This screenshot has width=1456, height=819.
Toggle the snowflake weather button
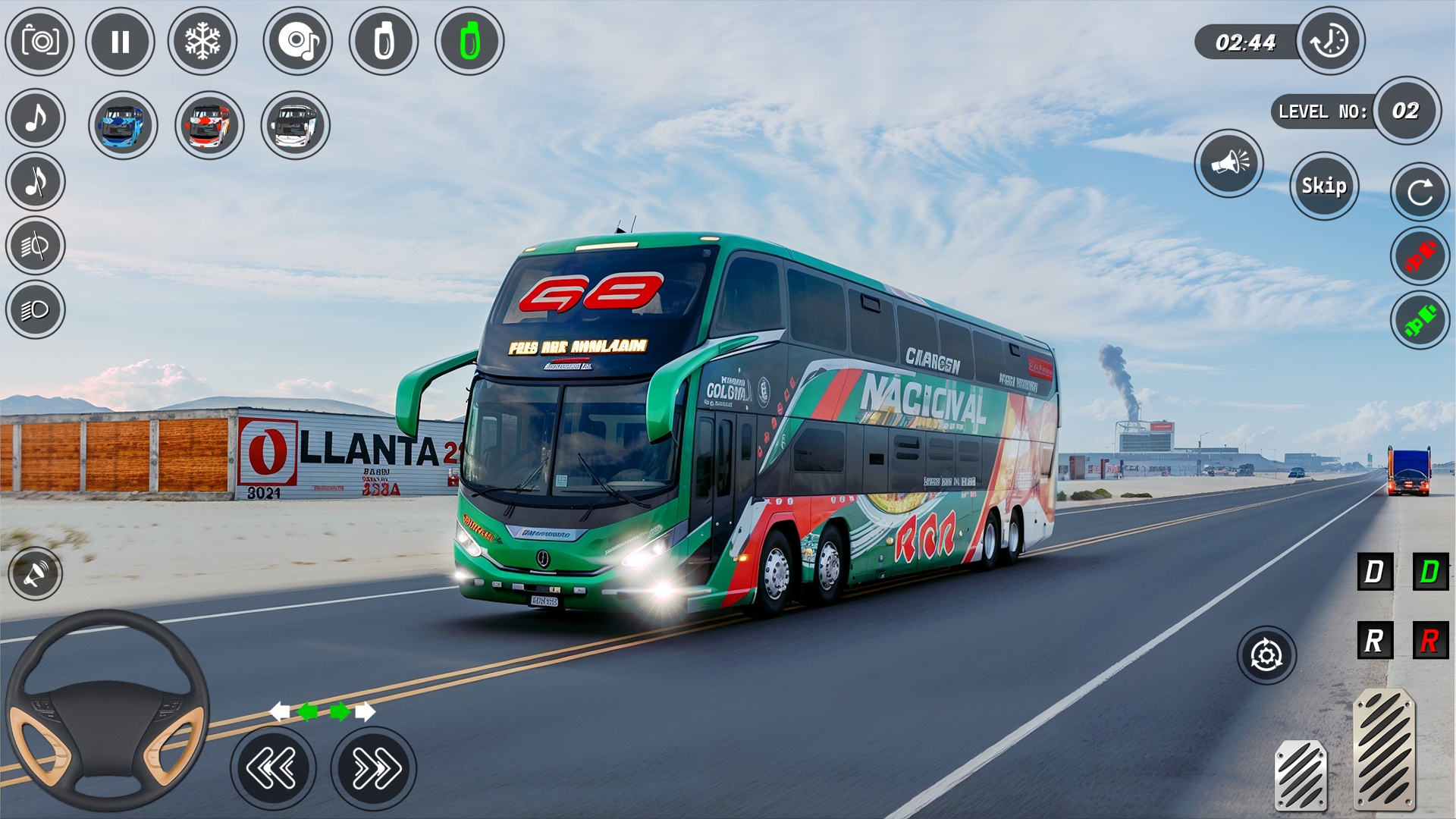click(202, 42)
